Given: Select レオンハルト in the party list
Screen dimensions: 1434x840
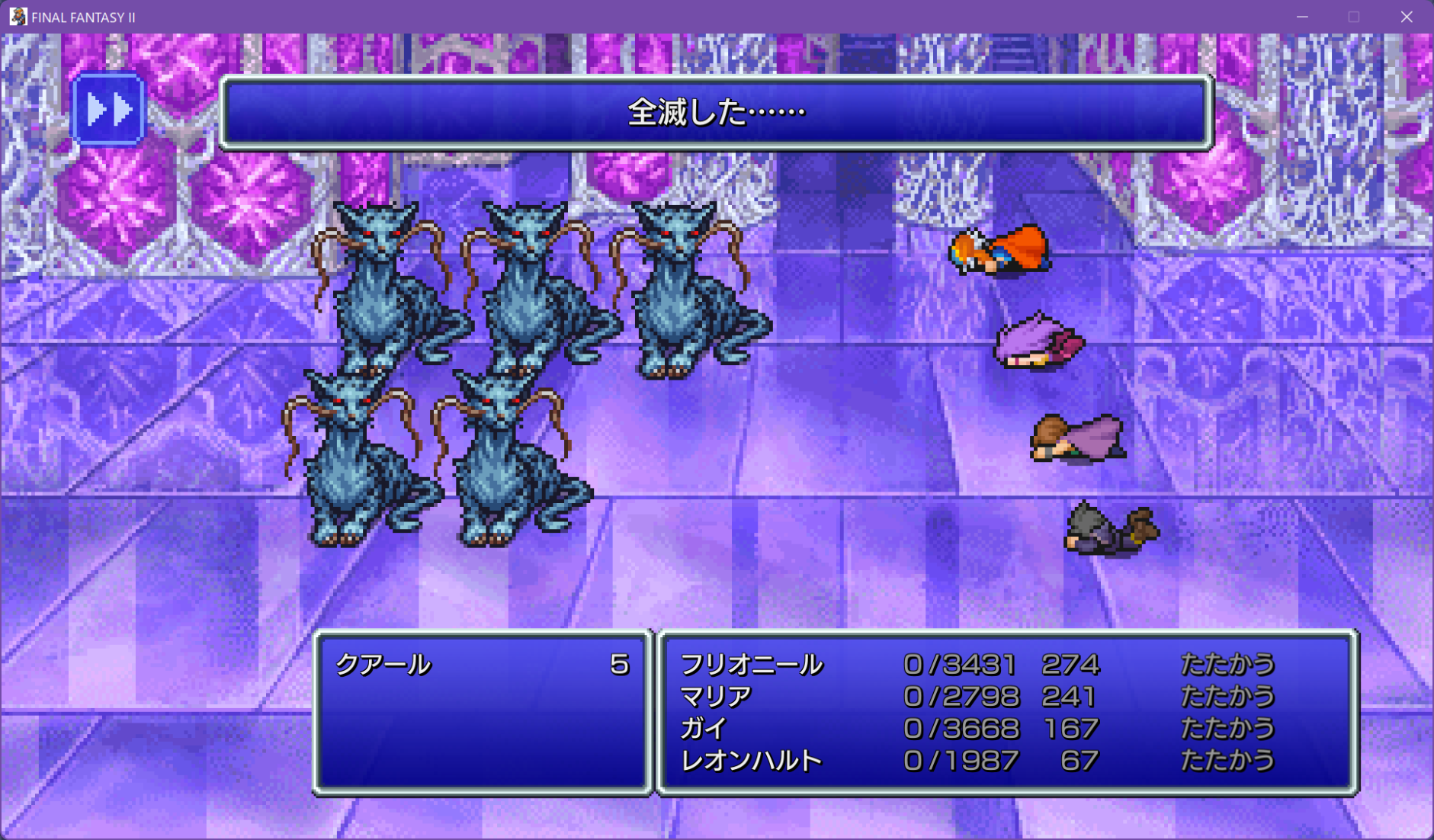Looking at the screenshot, I should (x=751, y=761).
